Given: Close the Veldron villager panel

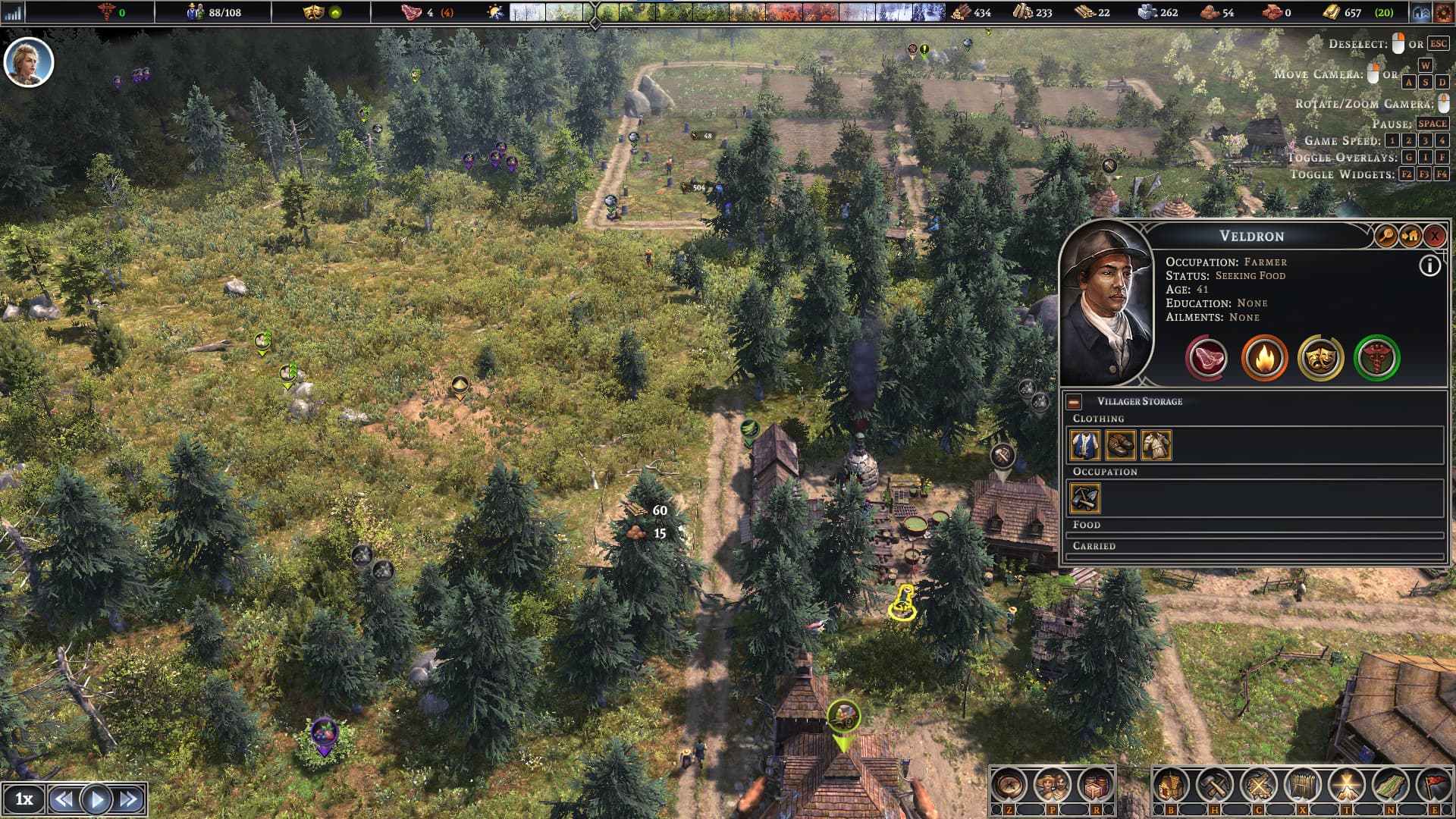Looking at the screenshot, I should coord(1434,237).
